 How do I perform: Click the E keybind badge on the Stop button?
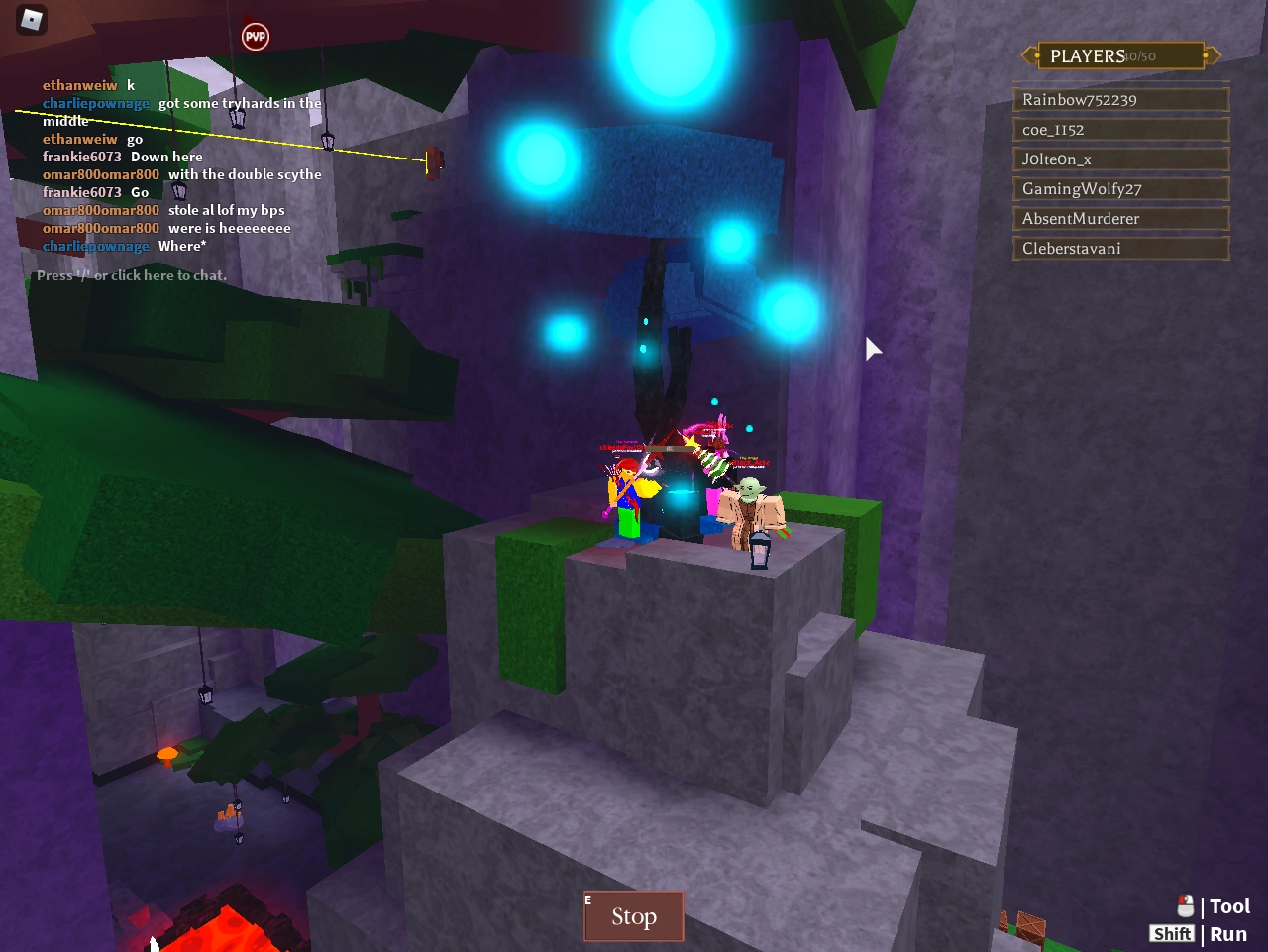click(x=586, y=899)
